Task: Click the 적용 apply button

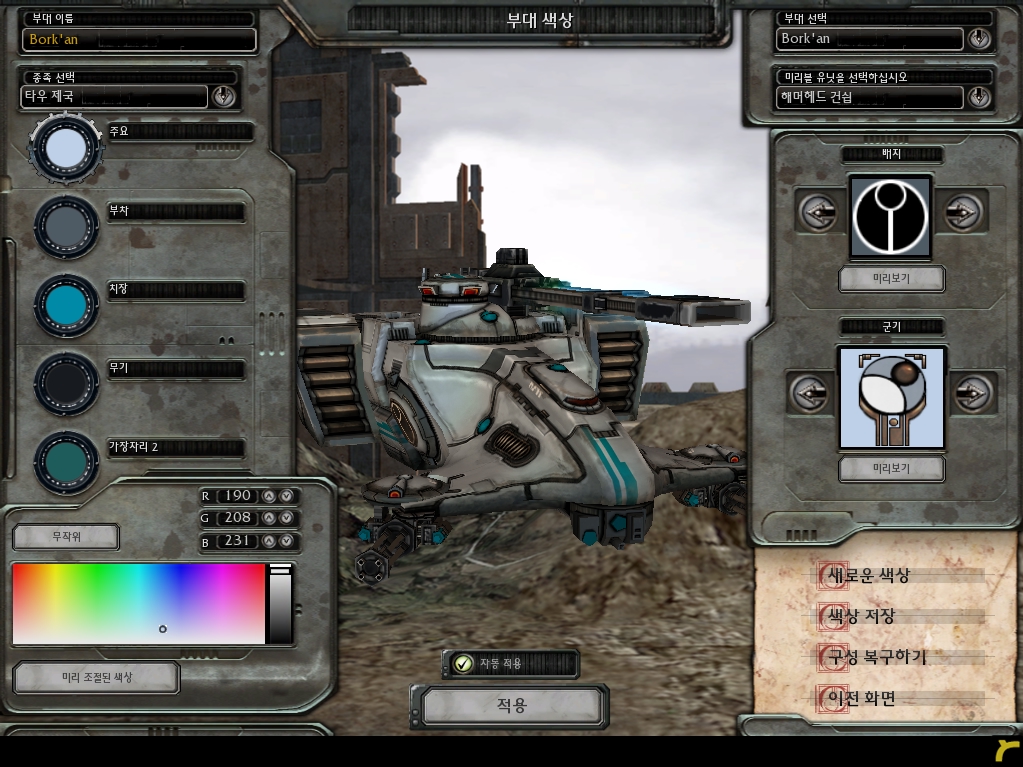Action: click(511, 706)
